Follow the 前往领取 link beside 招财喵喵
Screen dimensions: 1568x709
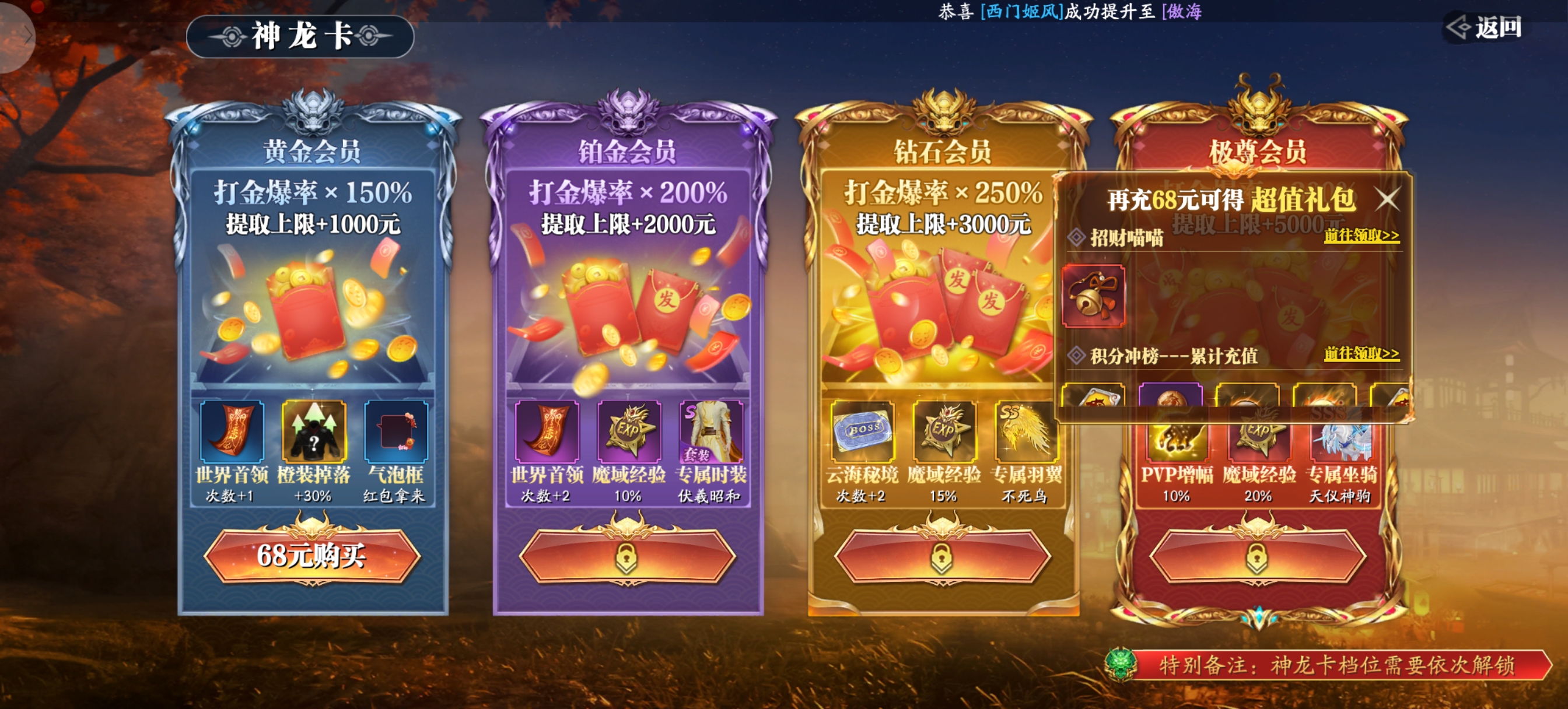click(1361, 236)
